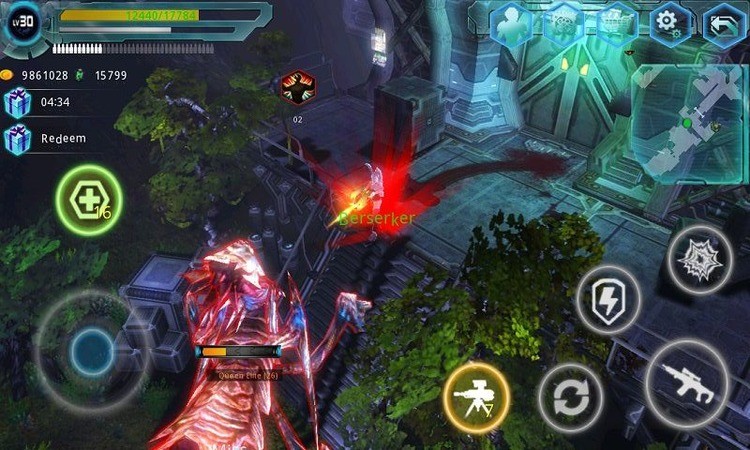Open the character profile hexagon icon
The height and width of the screenshot is (450, 750).
pyautogui.click(x=511, y=23)
